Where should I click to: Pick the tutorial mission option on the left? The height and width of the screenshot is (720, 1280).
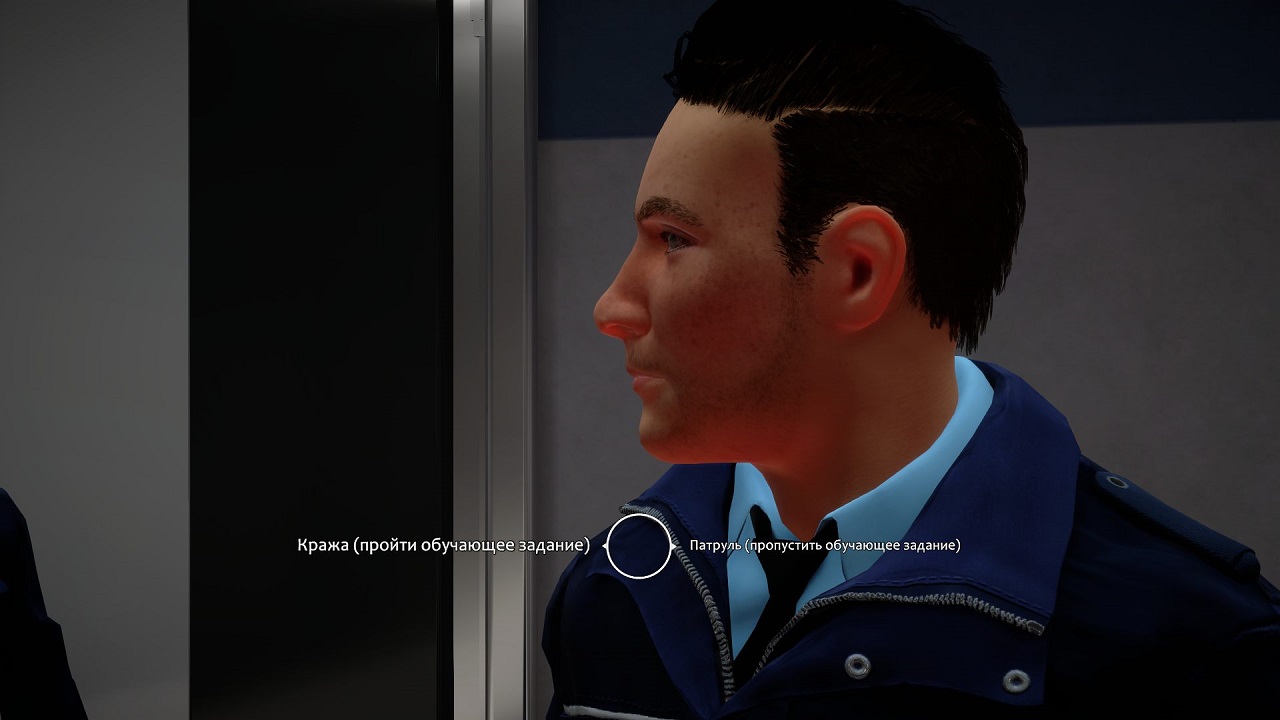point(443,546)
